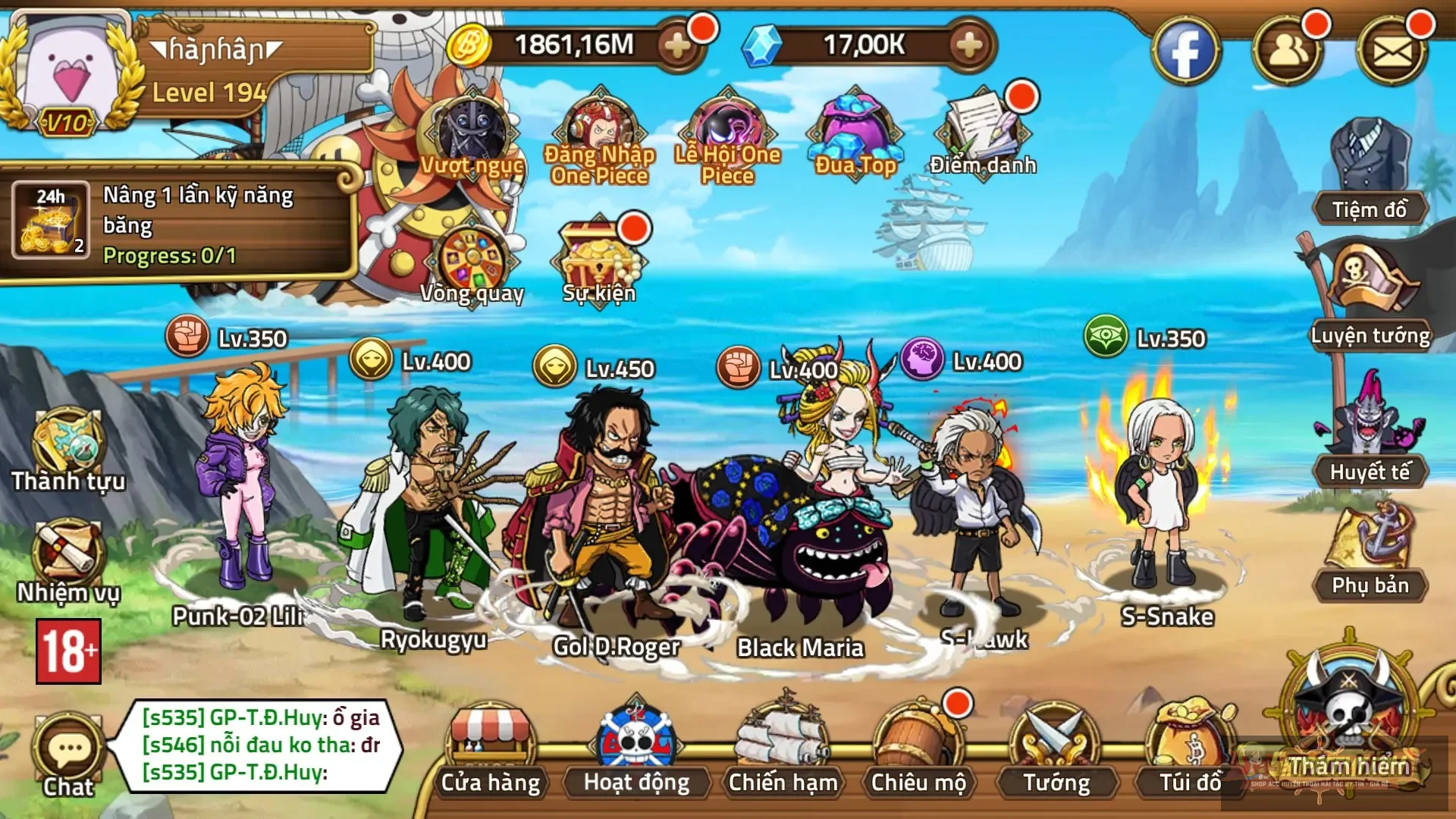Viewport: 1456px width, 819px height.
Task: Open Điểm danh daily attendance
Action: (x=983, y=133)
